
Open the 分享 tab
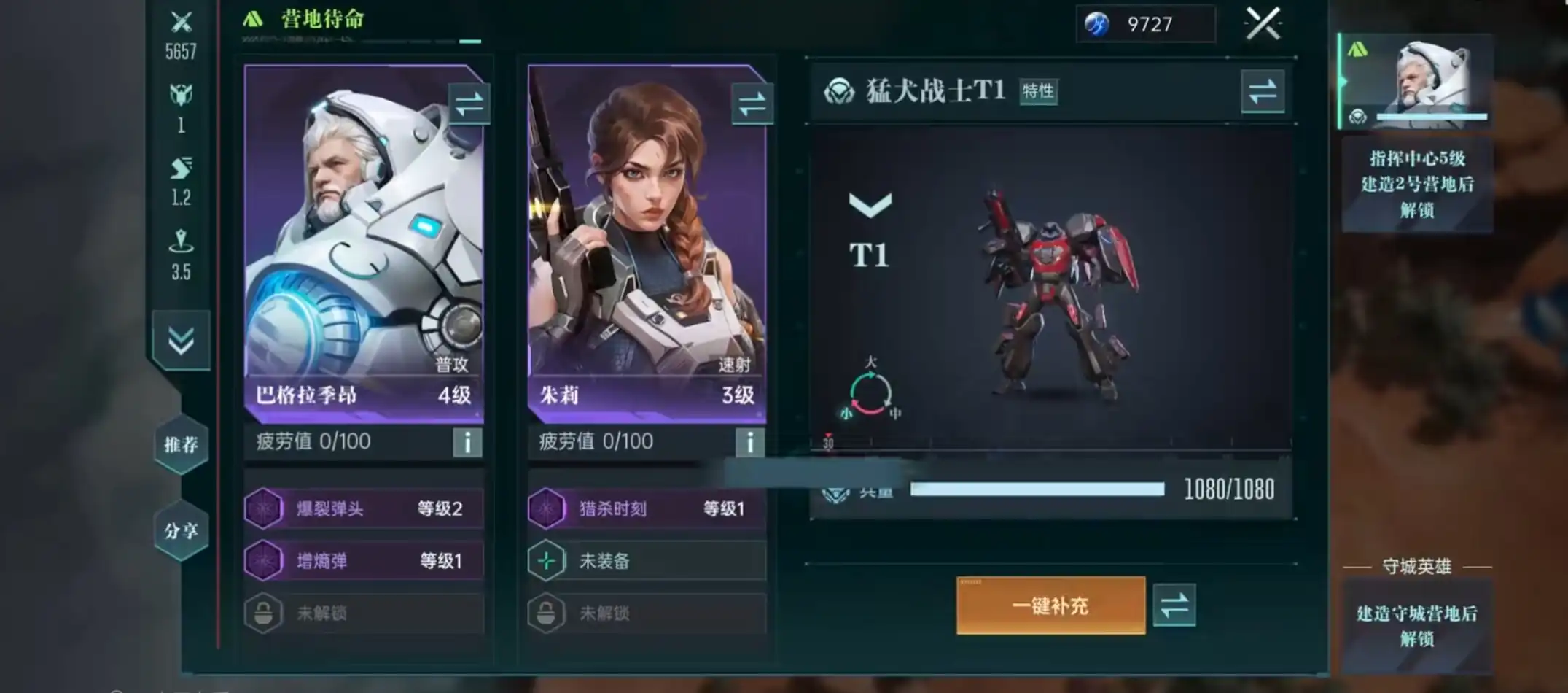pos(180,530)
